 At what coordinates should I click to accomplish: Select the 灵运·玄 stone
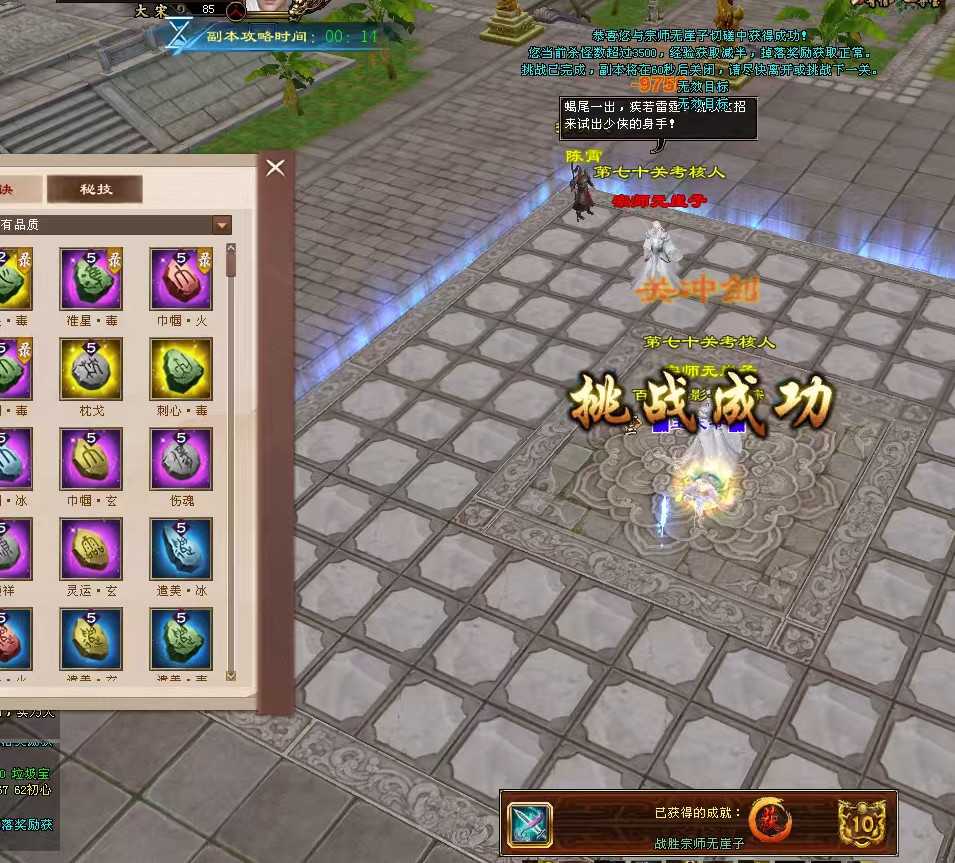point(91,548)
